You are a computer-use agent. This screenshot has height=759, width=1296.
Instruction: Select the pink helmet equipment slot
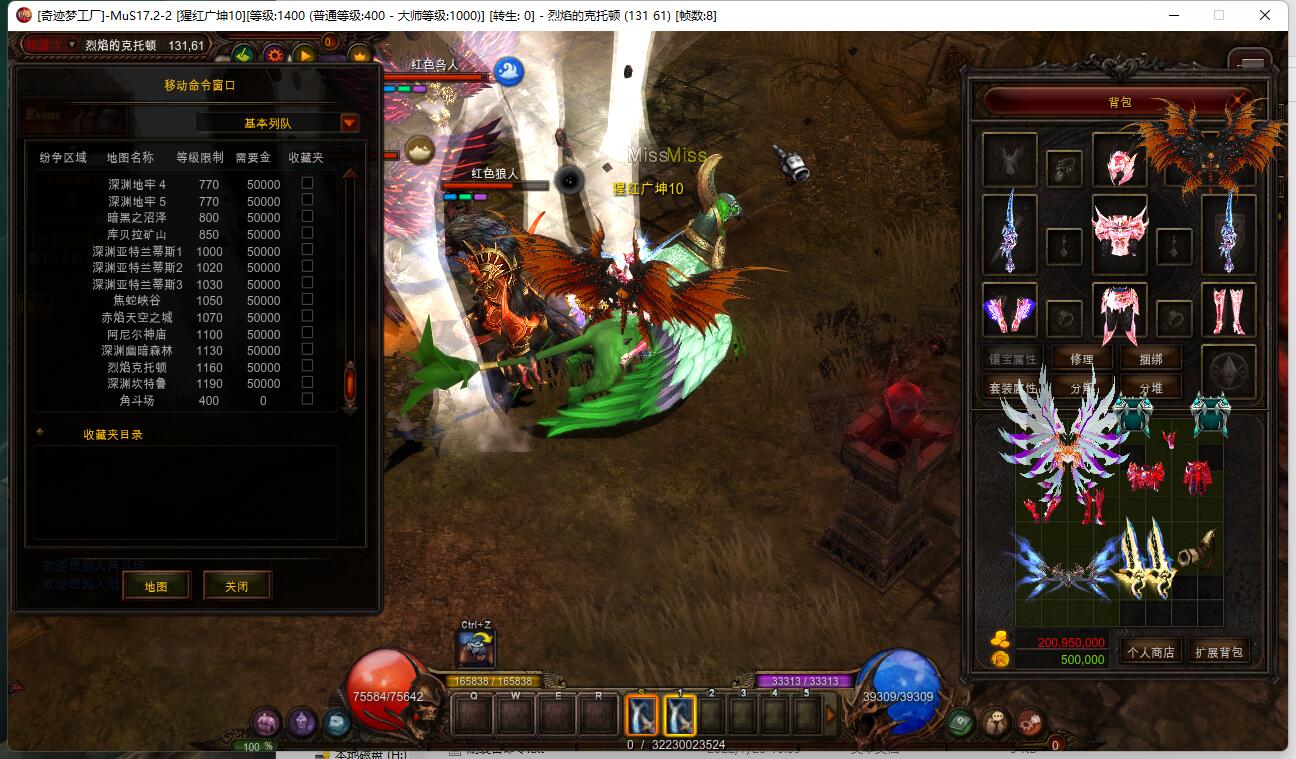click(x=1119, y=160)
